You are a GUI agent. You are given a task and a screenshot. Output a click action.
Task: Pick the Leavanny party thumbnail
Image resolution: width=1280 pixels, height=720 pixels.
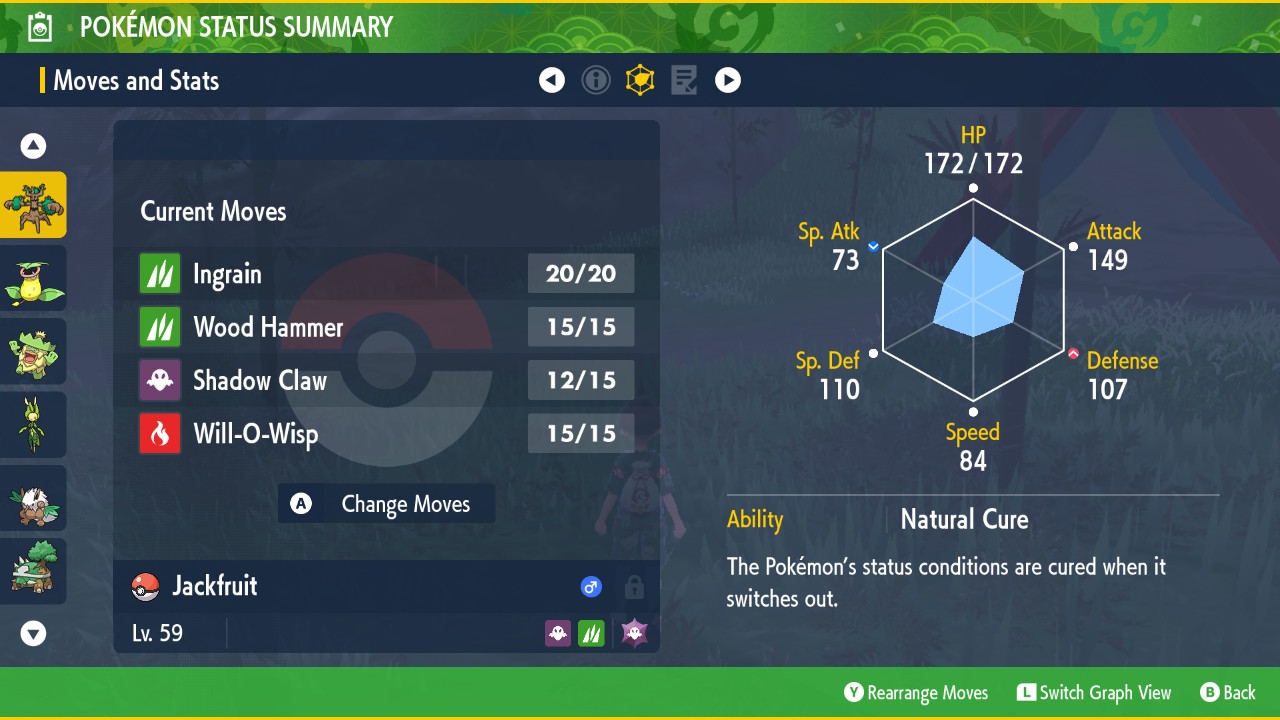pos(34,424)
